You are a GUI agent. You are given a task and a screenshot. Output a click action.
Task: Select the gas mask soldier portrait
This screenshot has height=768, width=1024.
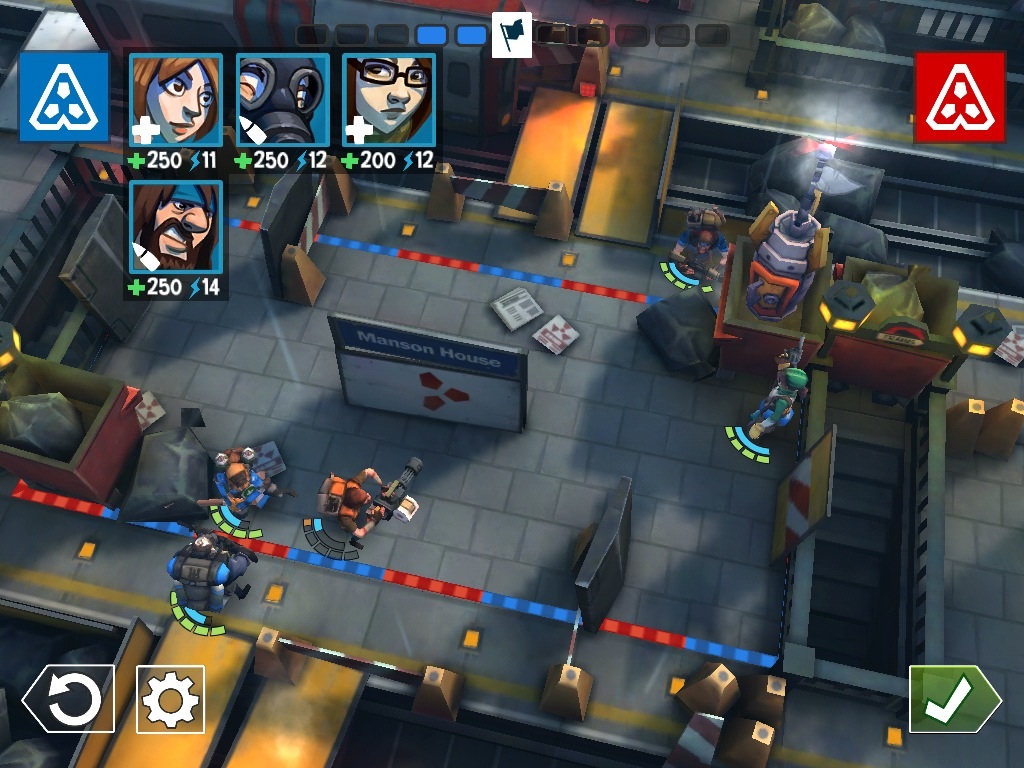click(282, 100)
